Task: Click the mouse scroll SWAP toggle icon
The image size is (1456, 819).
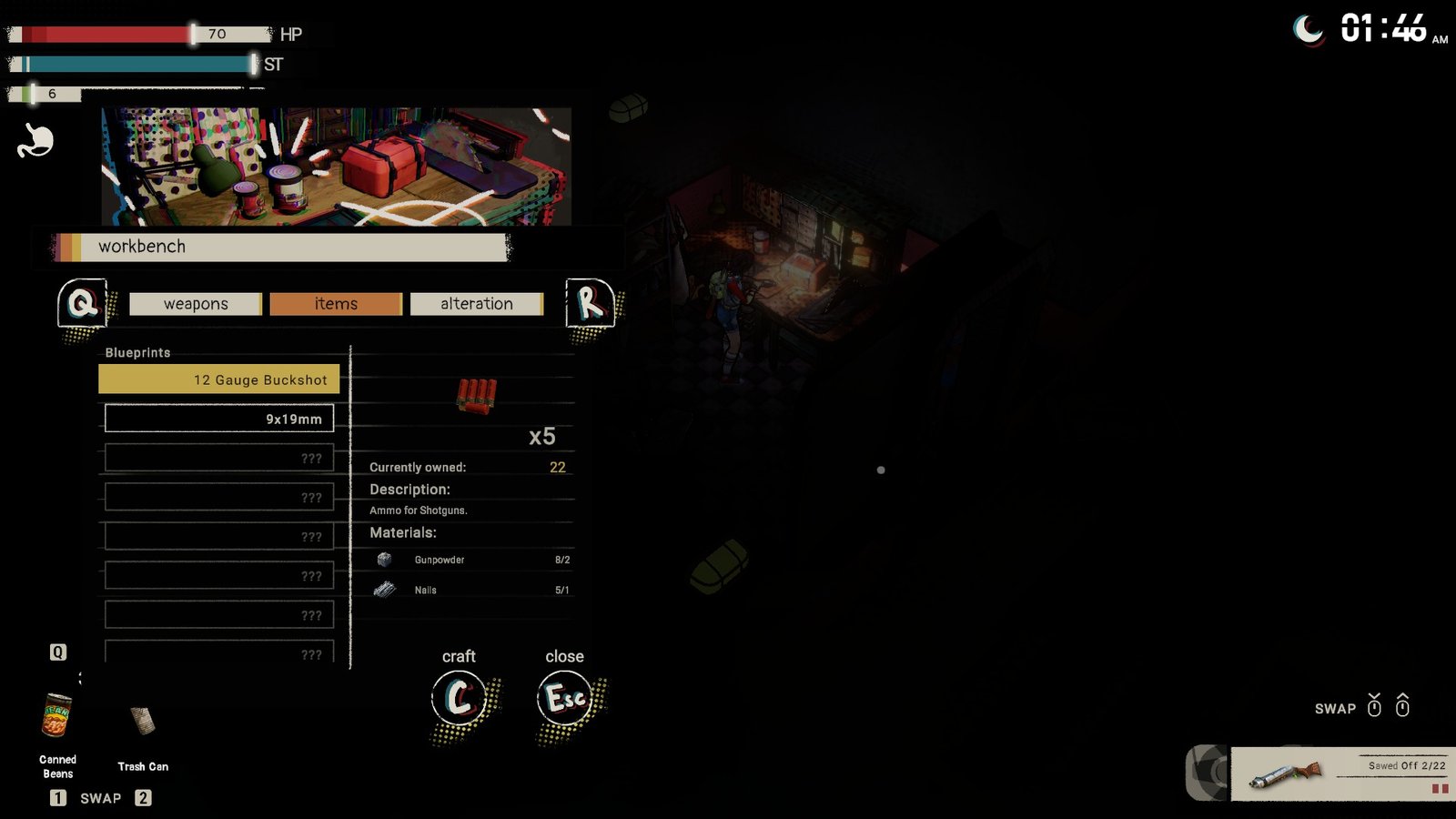Action: click(x=1373, y=705)
